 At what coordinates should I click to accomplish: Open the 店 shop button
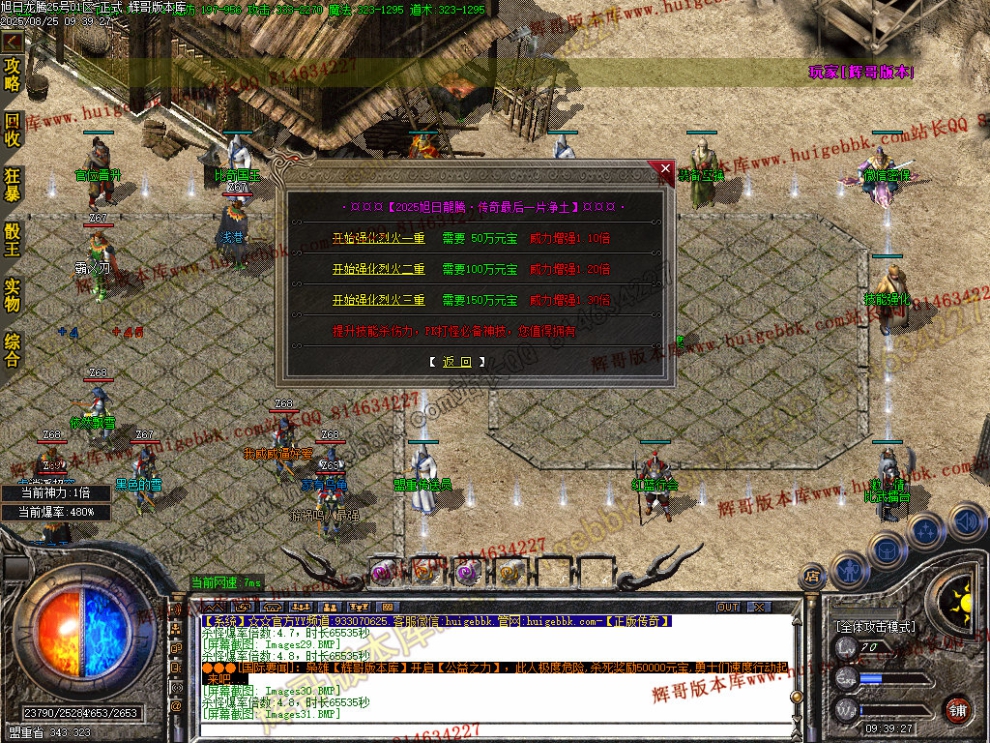(x=810, y=575)
